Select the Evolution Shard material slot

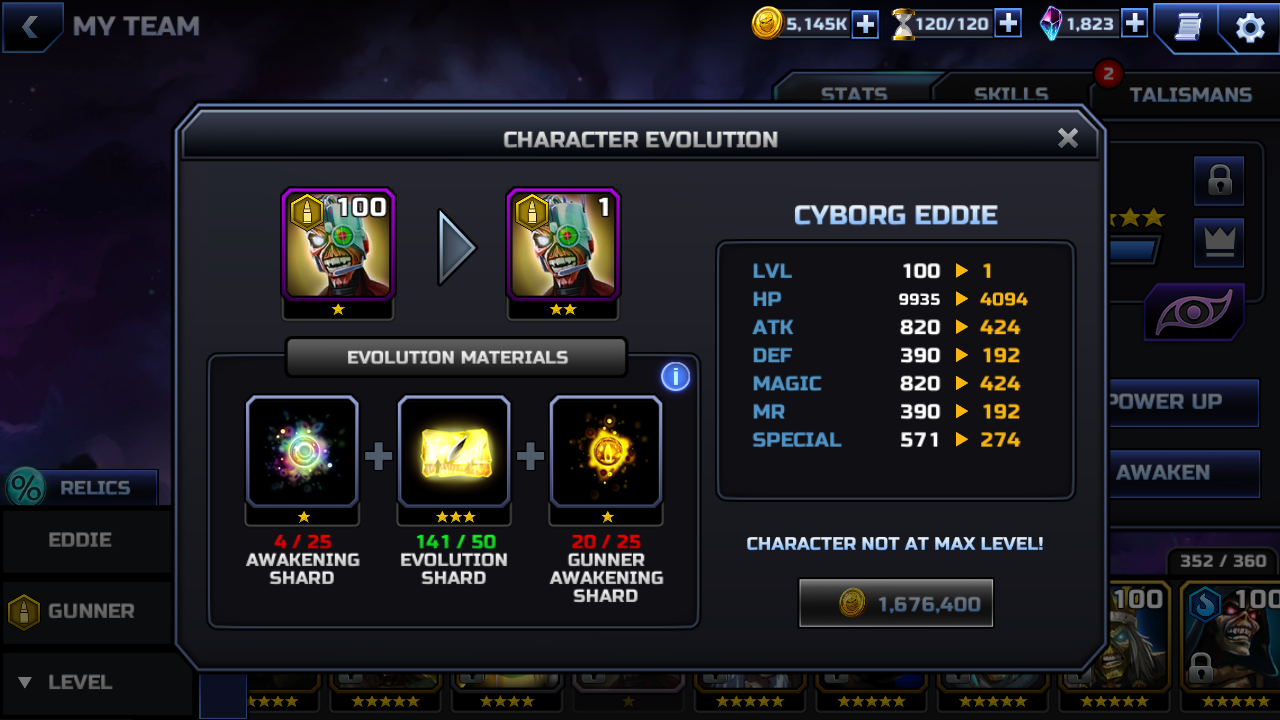click(x=454, y=452)
